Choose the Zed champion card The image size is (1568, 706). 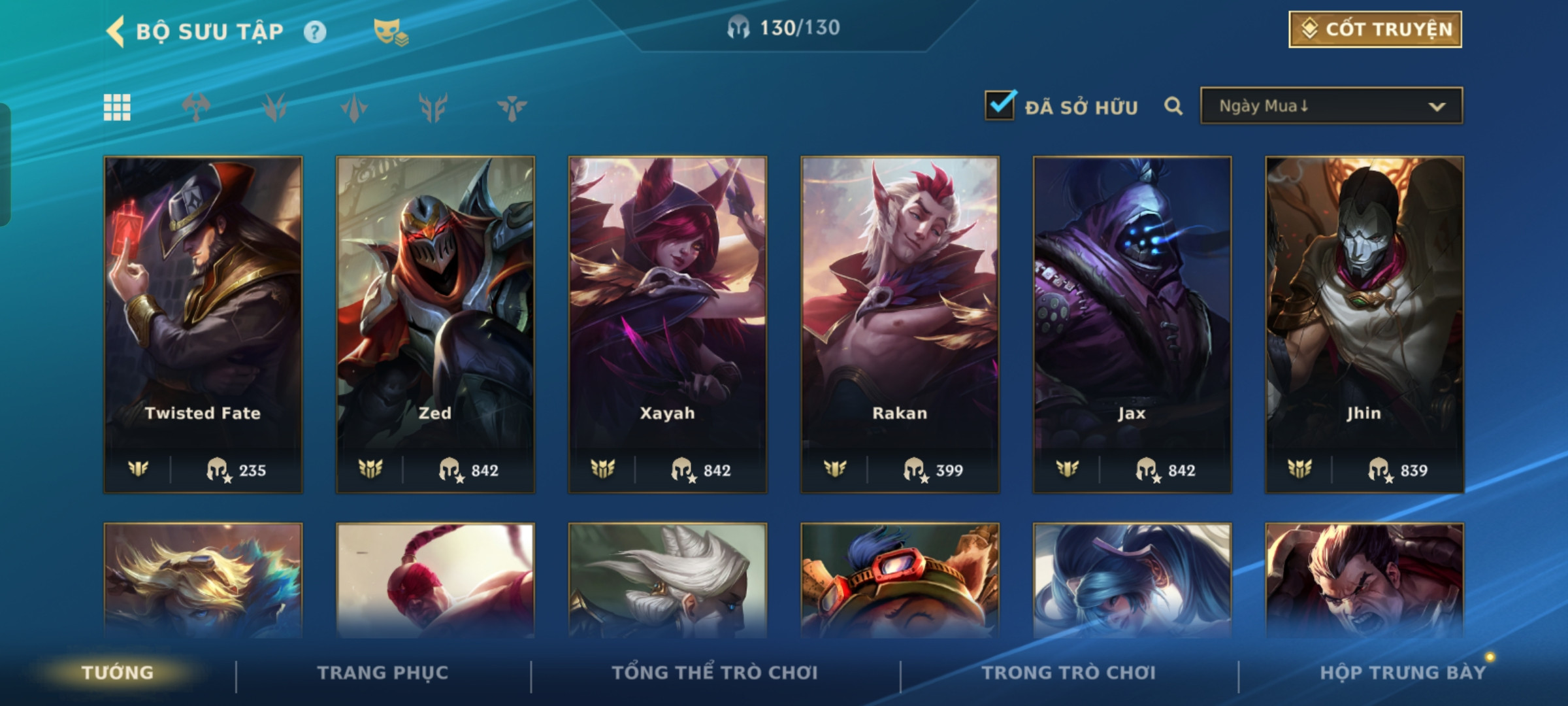click(435, 324)
